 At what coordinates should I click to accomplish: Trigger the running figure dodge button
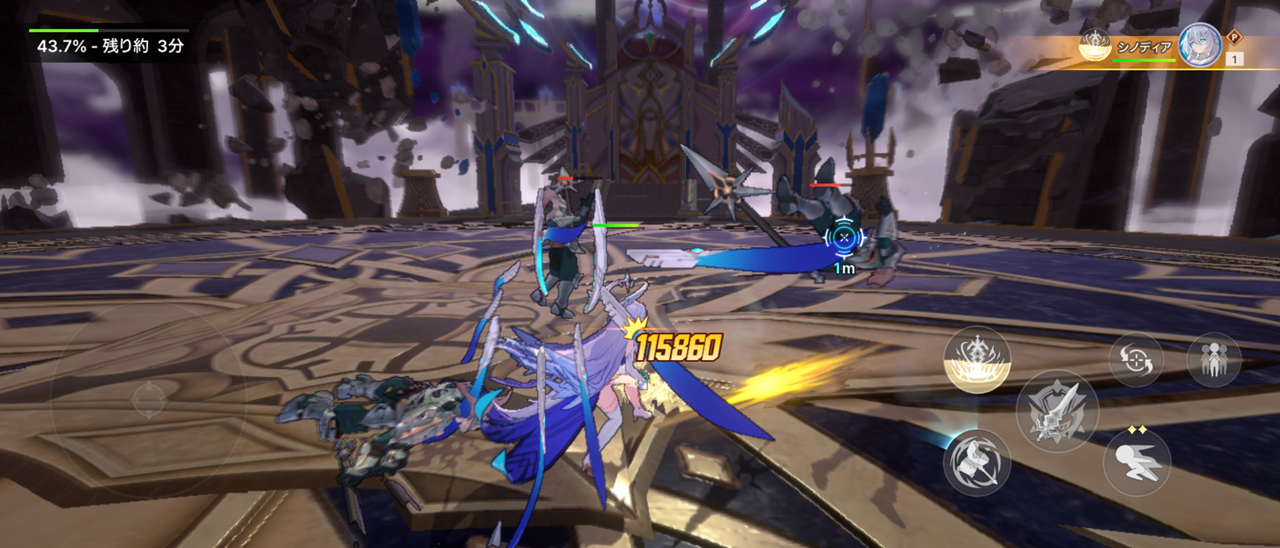1137,462
